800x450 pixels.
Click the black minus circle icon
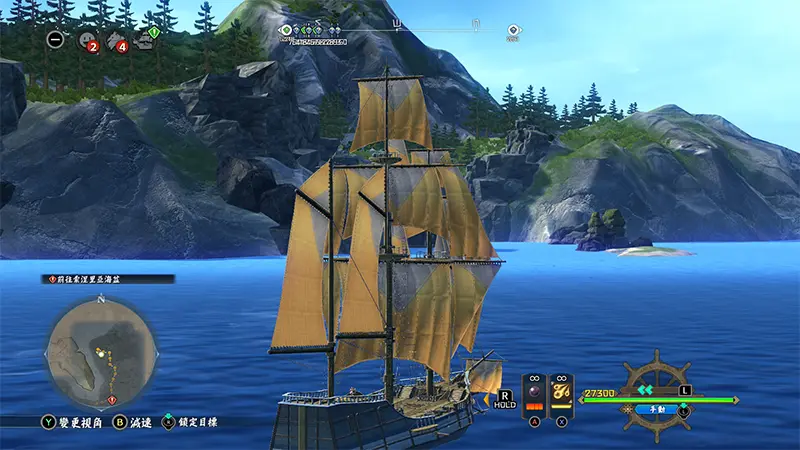55,40
